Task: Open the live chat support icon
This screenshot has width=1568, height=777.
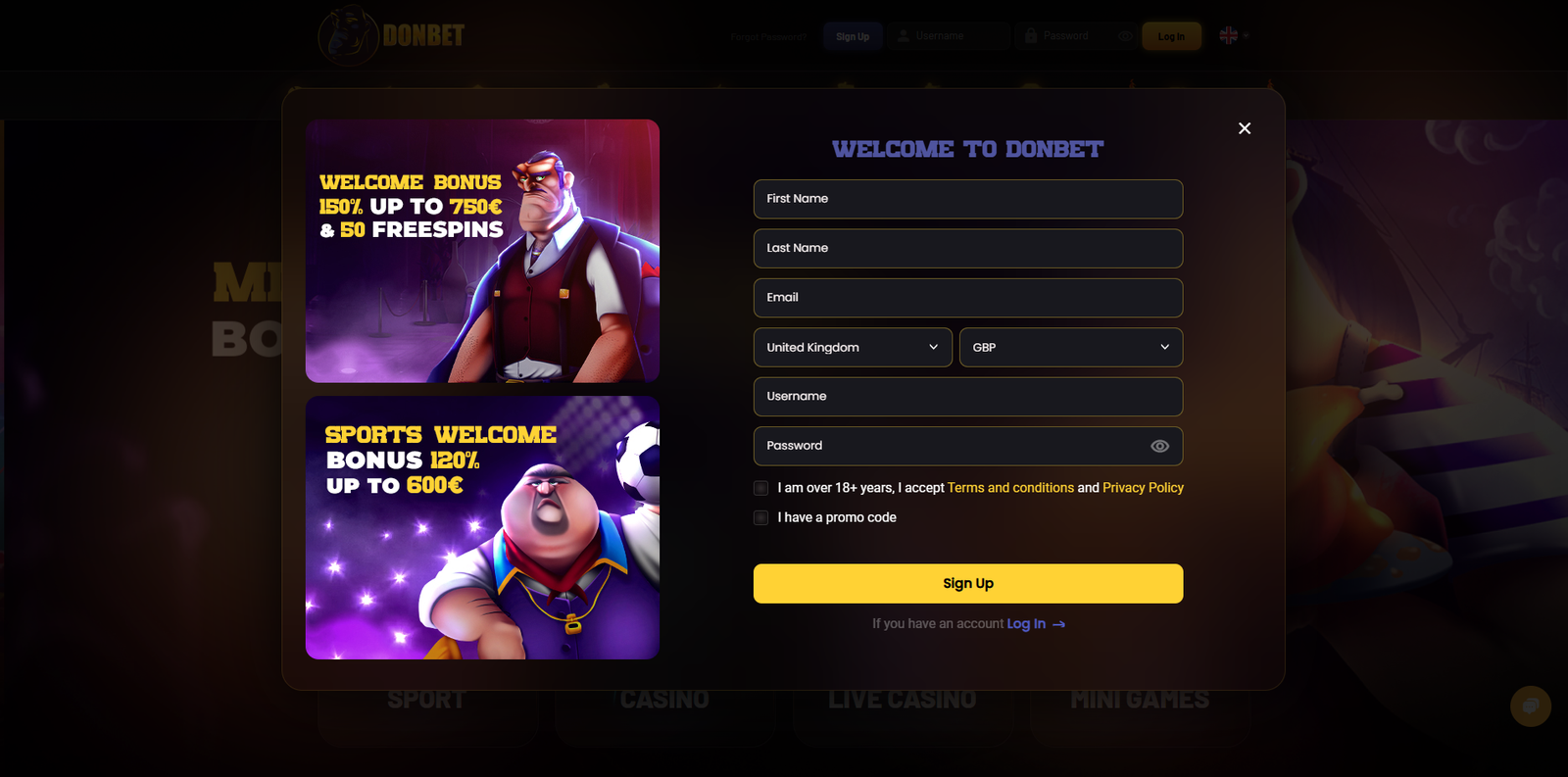Action: click(1530, 706)
